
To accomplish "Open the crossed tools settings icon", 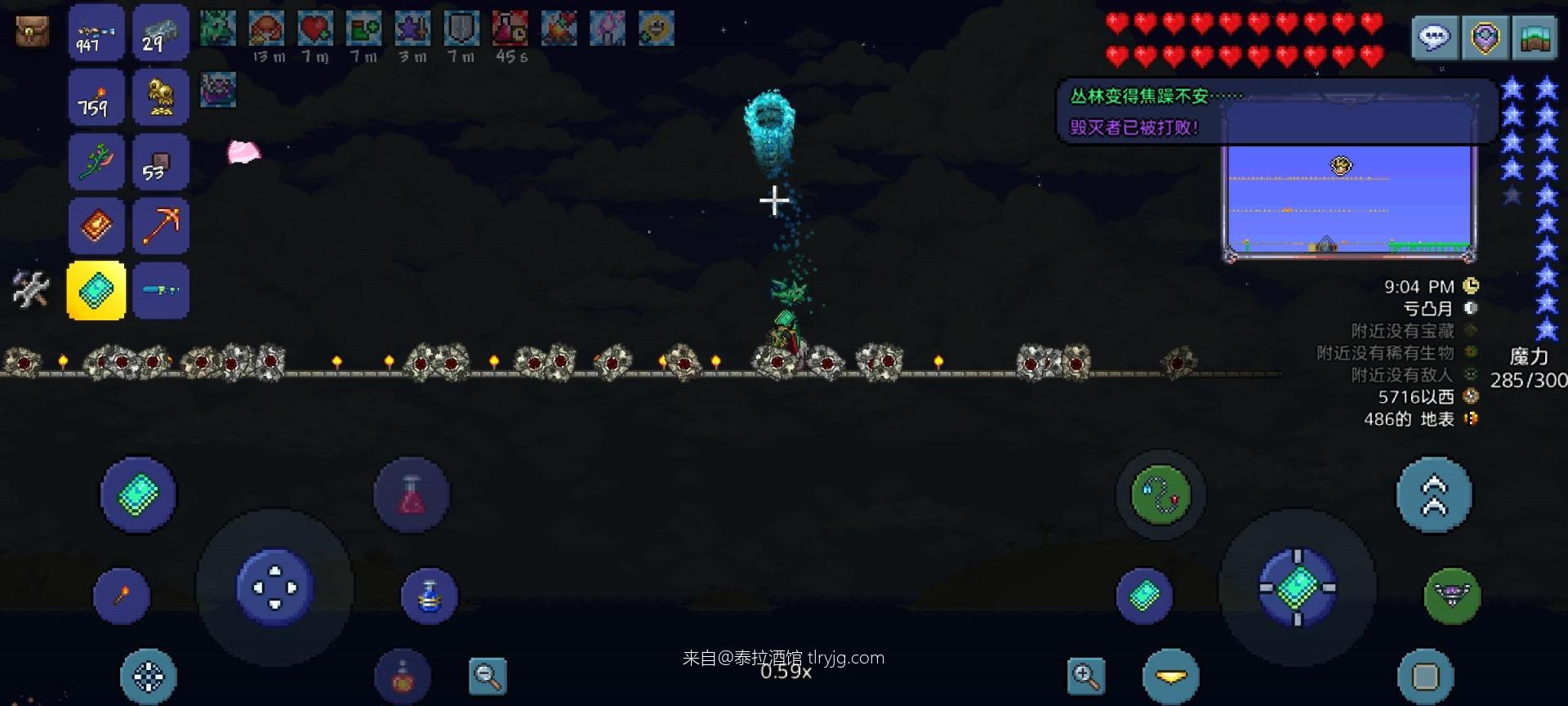I will click(x=31, y=289).
